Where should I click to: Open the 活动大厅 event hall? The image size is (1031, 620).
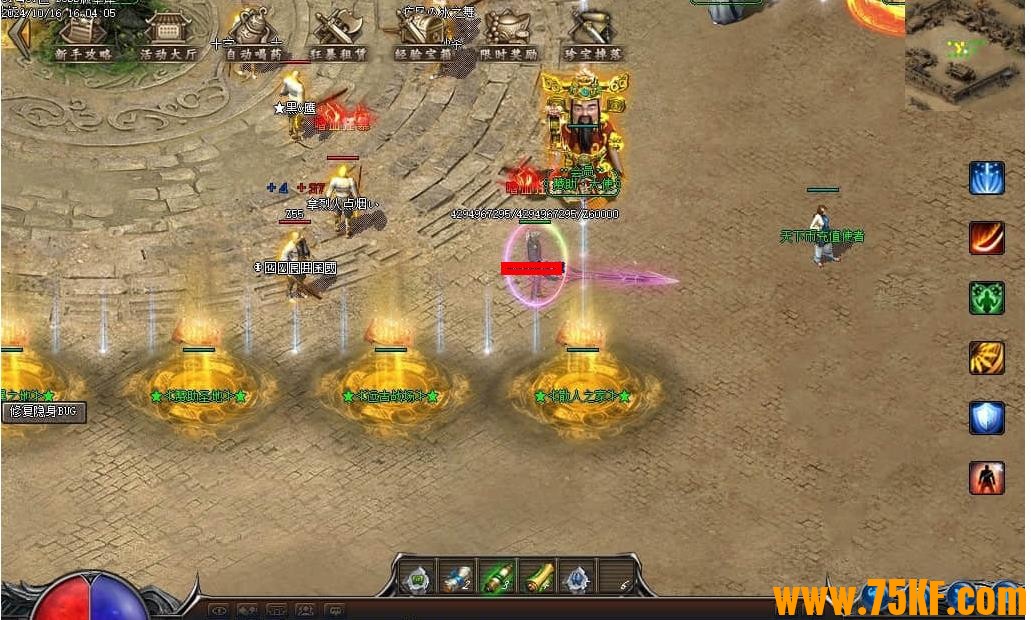tap(168, 38)
